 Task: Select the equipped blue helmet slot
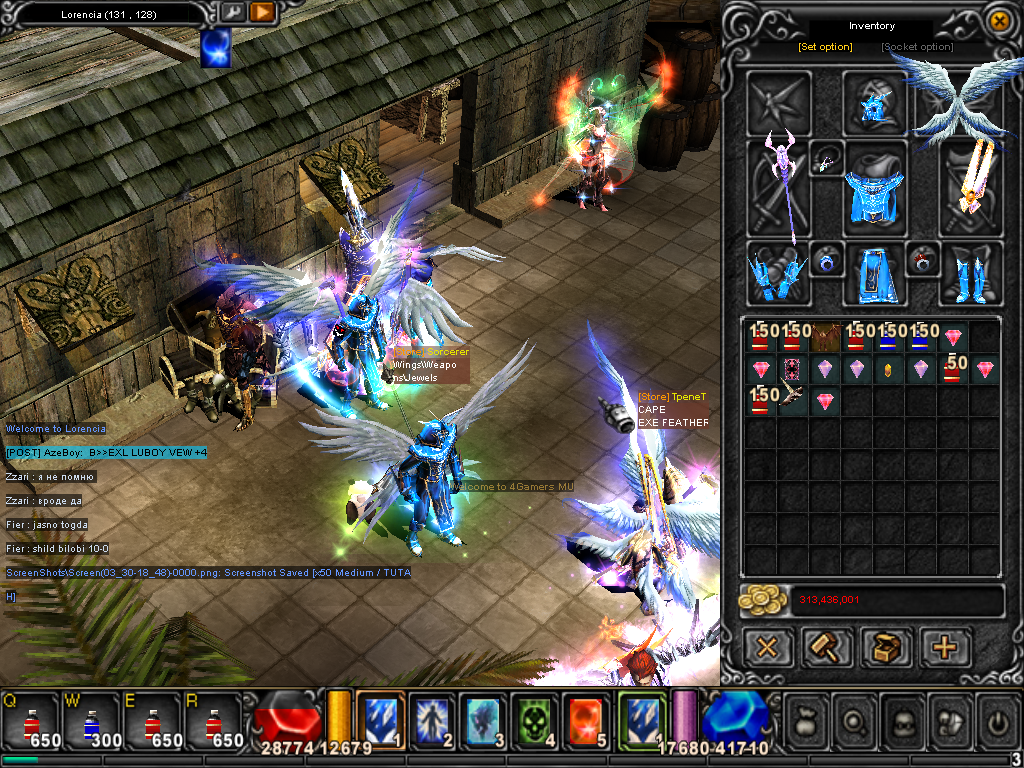pos(875,103)
